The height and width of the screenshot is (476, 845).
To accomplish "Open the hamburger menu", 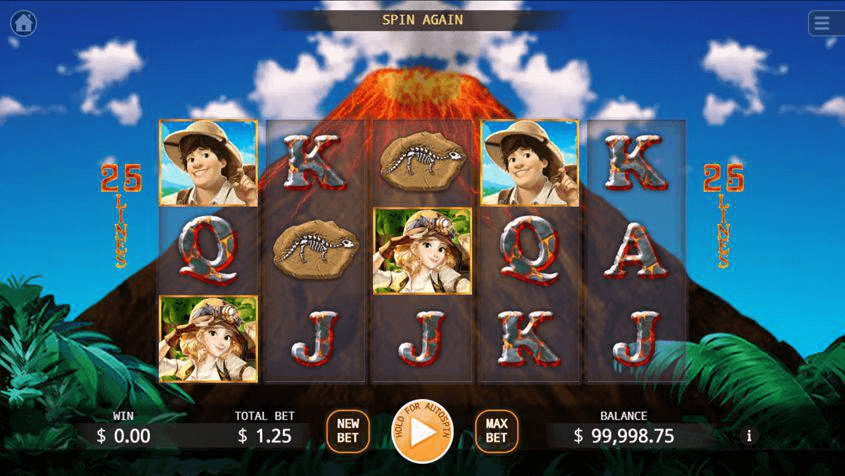I will 822,22.
